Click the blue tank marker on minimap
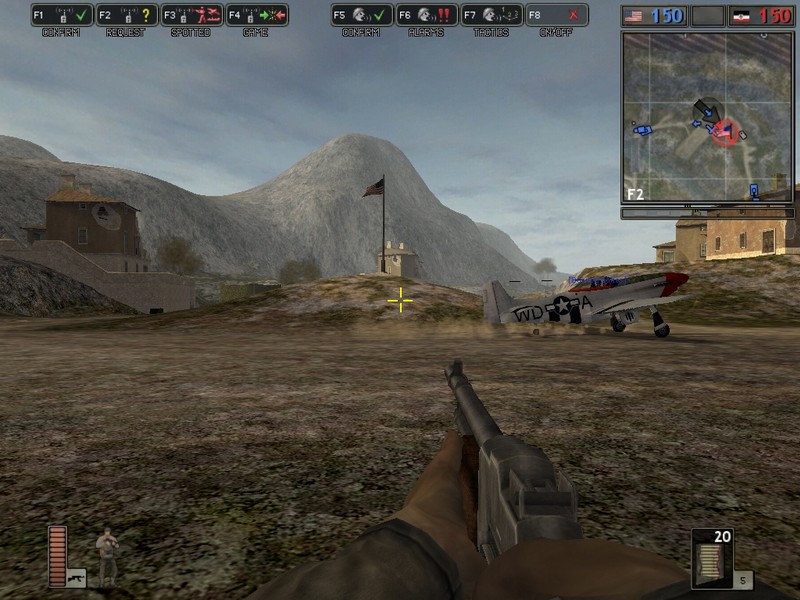The width and height of the screenshot is (800, 600). tap(643, 129)
